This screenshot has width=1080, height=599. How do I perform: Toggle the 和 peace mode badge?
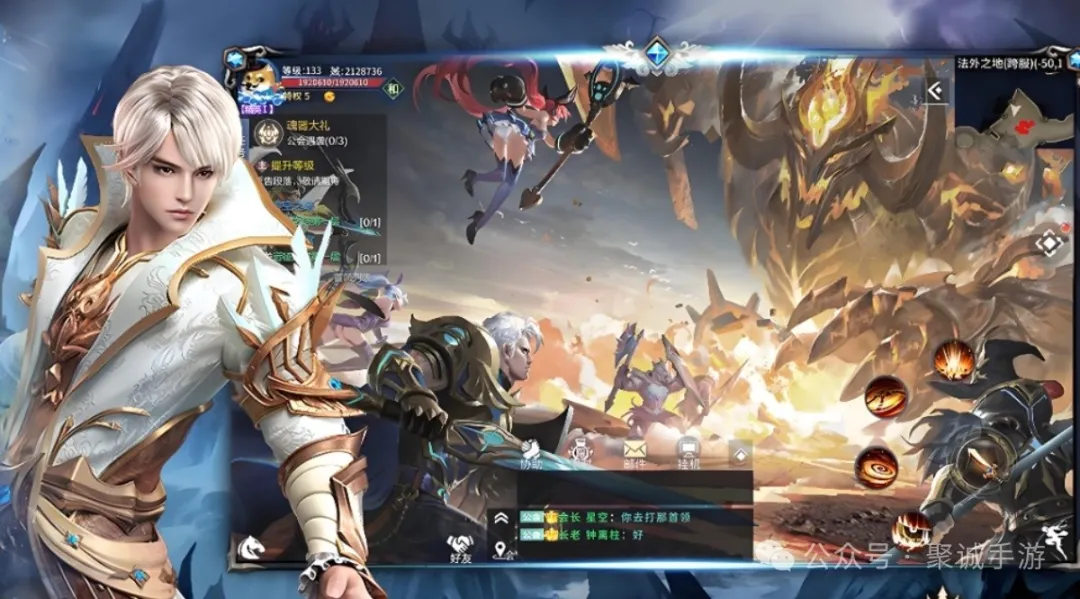[x=393, y=90]
